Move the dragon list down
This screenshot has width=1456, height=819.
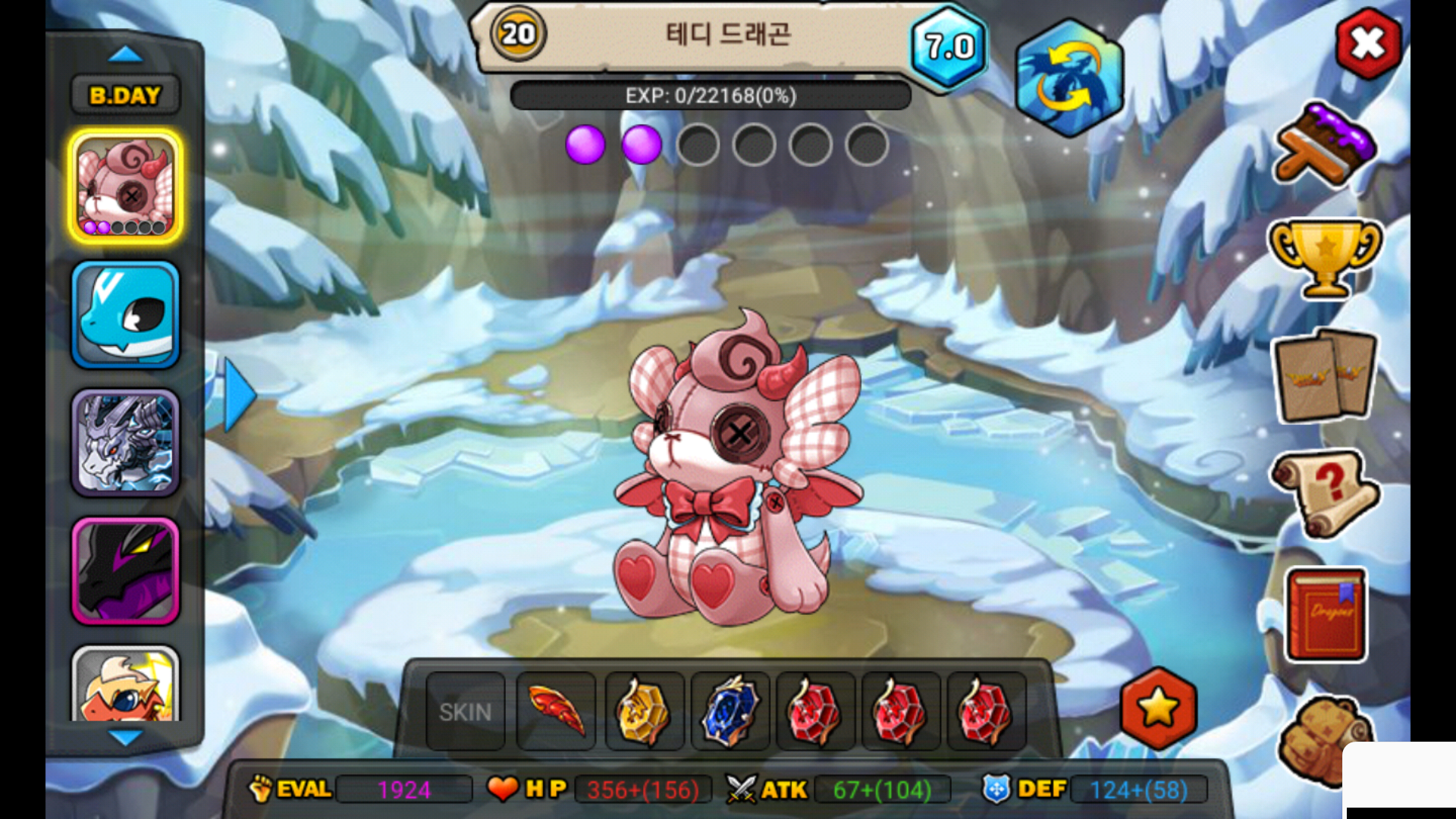125,736
